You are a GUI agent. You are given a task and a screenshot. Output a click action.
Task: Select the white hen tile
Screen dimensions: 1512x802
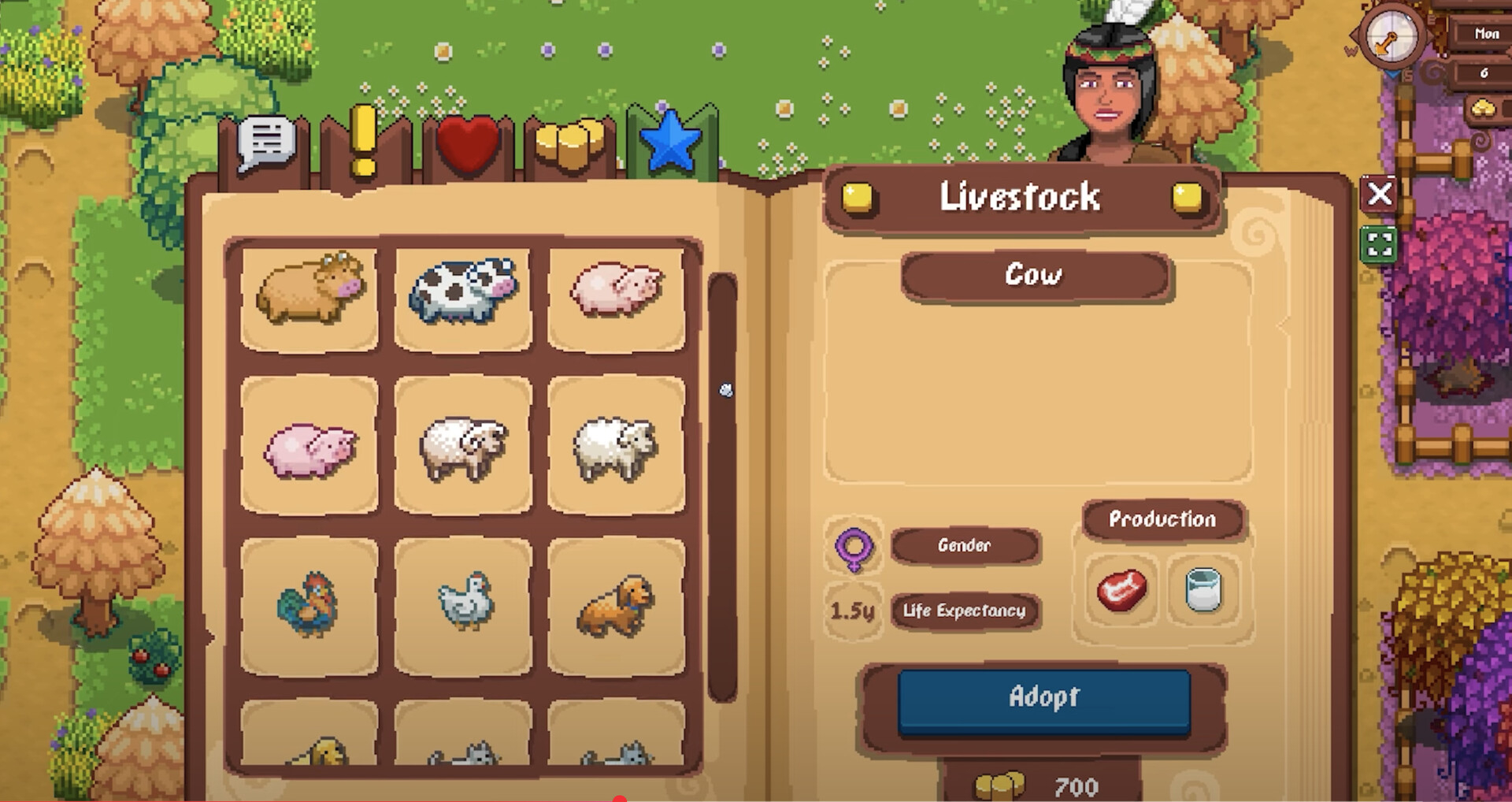463,605
